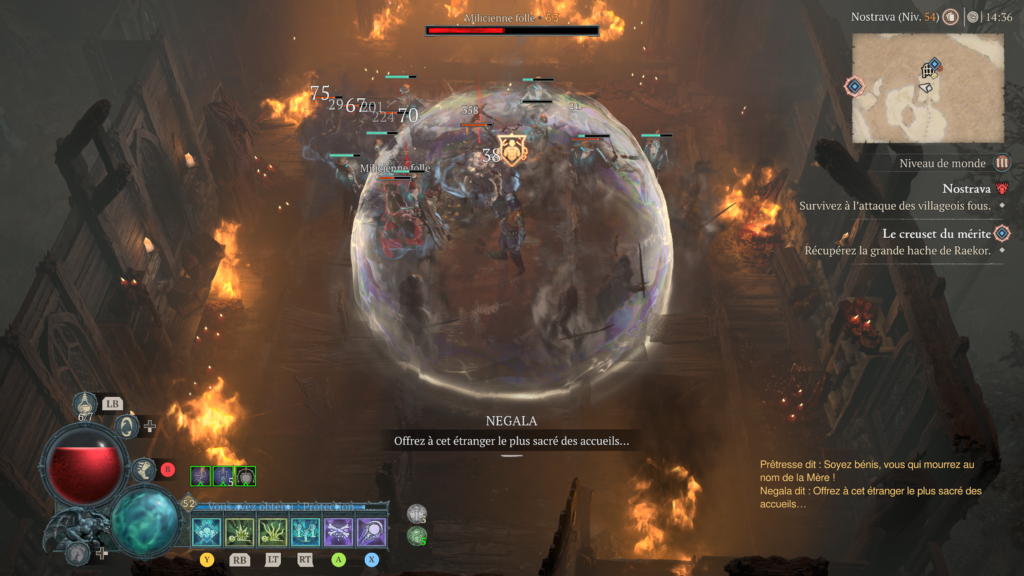1024x576 pixels.
Task: Click the green round resource counter icon
Action: click(x=417, y=537)
